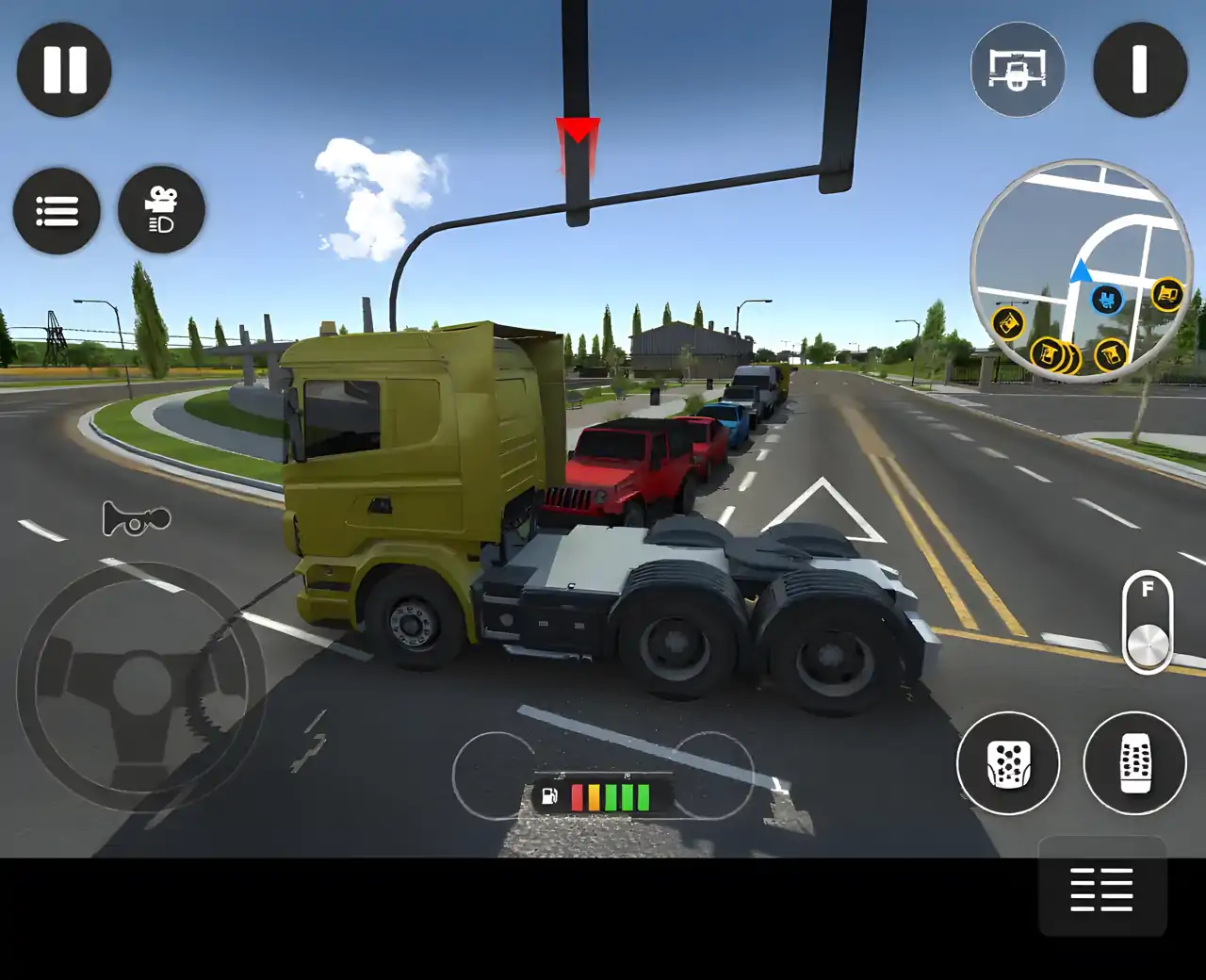Open the overlay menu in the bottom bar
Image resolution: width=1206 pixels, height=980 pixels.
(1101, 889)
